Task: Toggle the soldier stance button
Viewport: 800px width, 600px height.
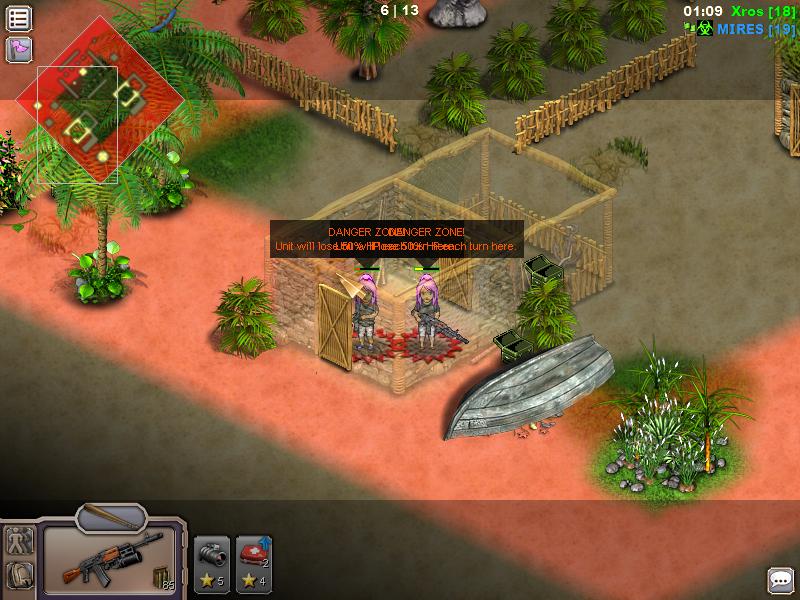Action: pyautogui.click(x=19, y=541)
